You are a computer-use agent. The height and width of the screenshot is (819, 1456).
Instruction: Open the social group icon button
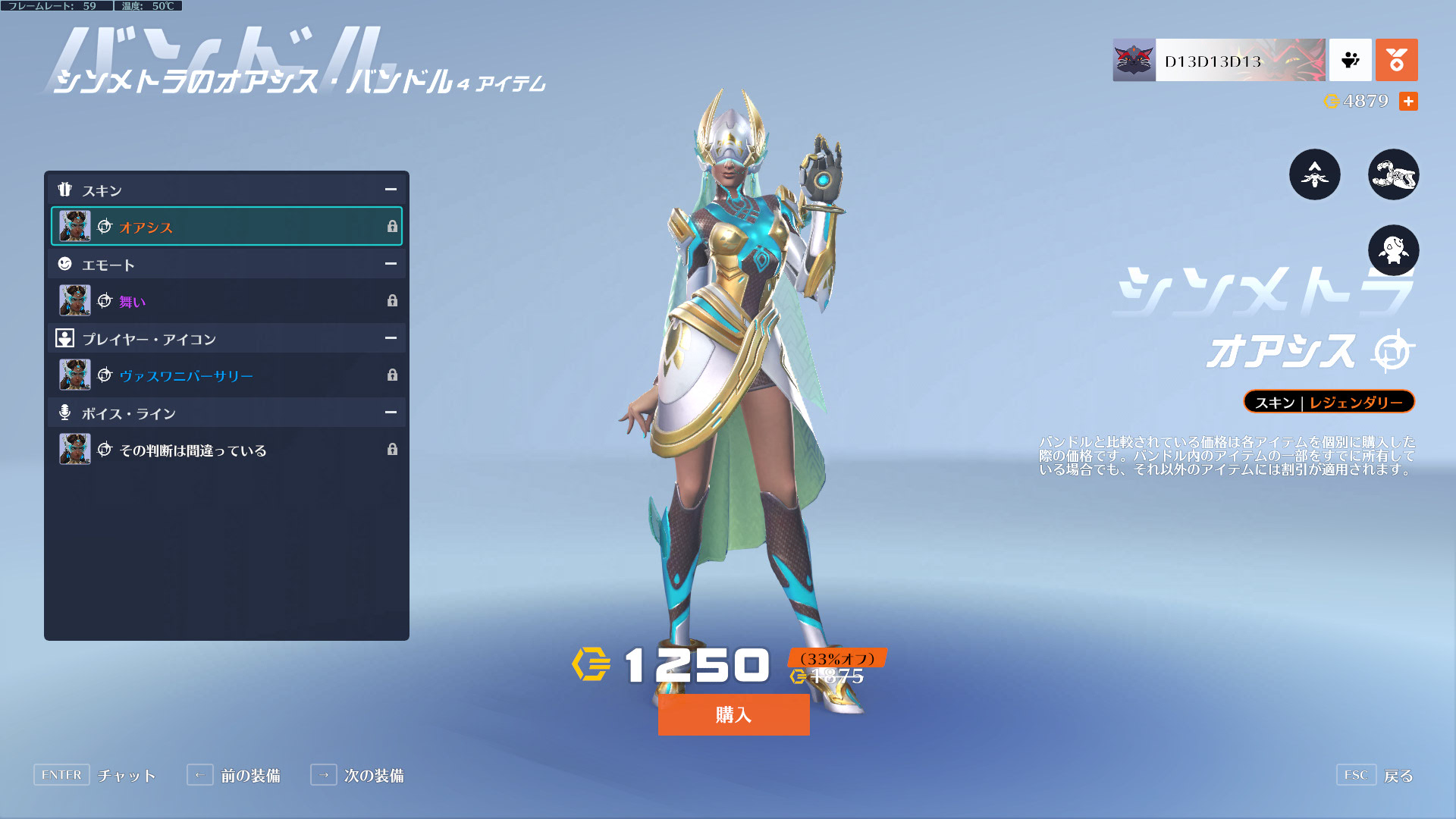[1350, 61]
